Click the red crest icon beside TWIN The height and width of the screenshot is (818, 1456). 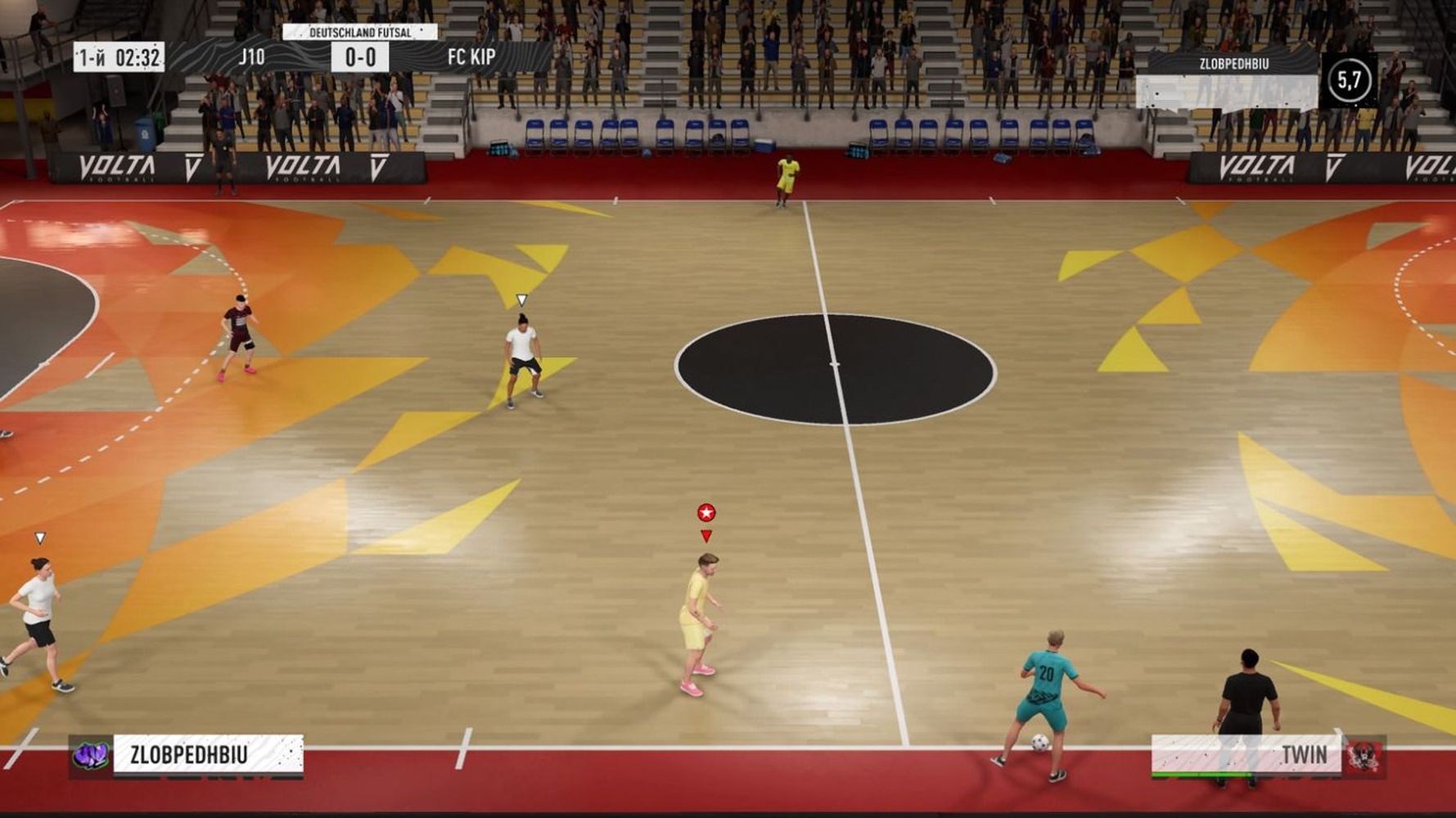pyautogui.click(x=1364, y=756)
